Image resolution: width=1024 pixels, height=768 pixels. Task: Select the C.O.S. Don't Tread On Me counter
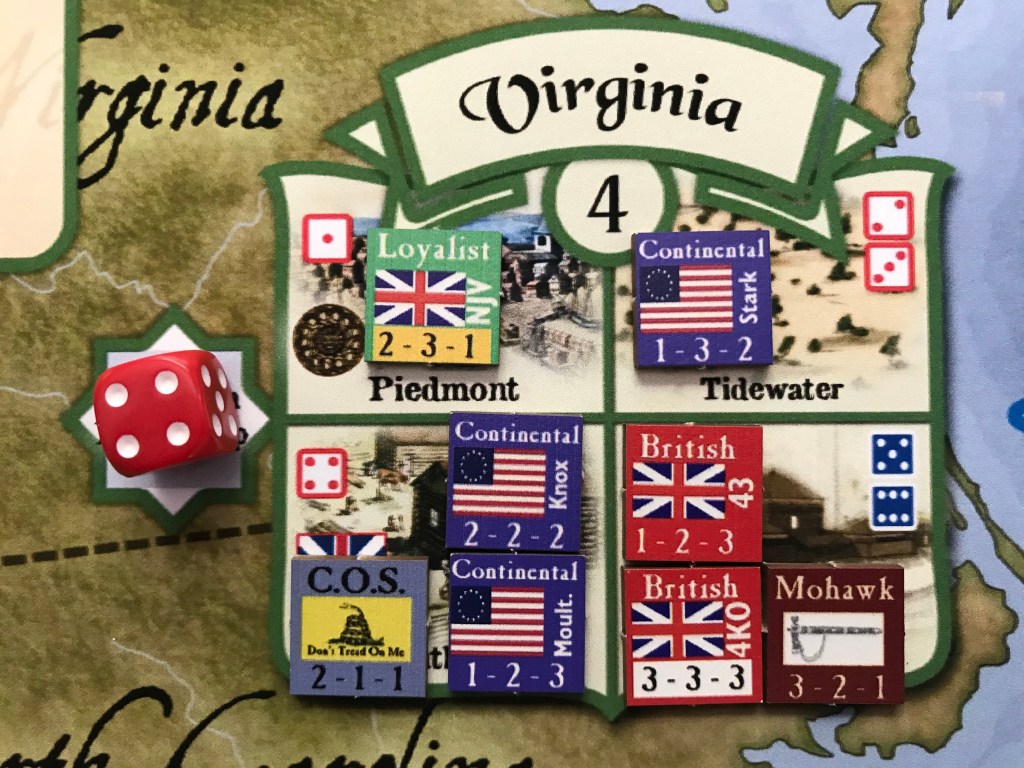360,626
